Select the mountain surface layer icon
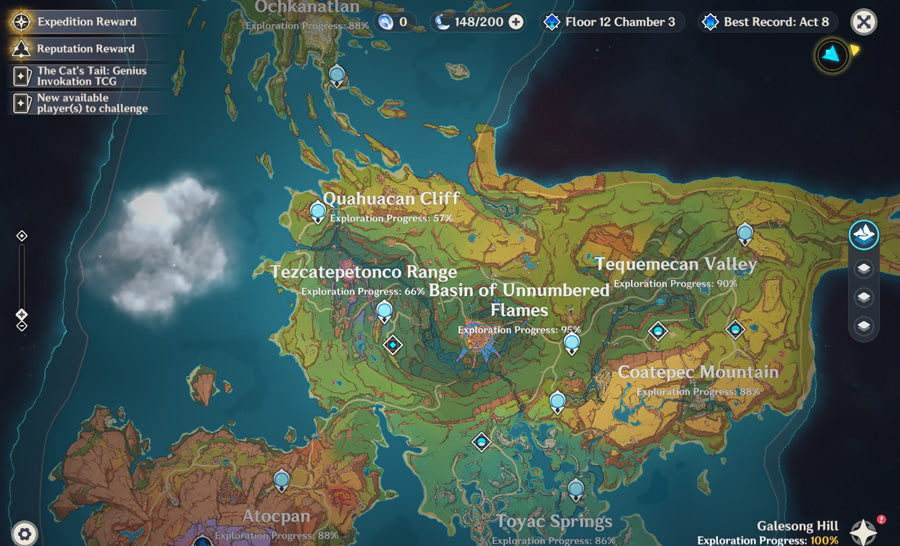The width and height of the screenshot is (900, 546). pos(864,235)
